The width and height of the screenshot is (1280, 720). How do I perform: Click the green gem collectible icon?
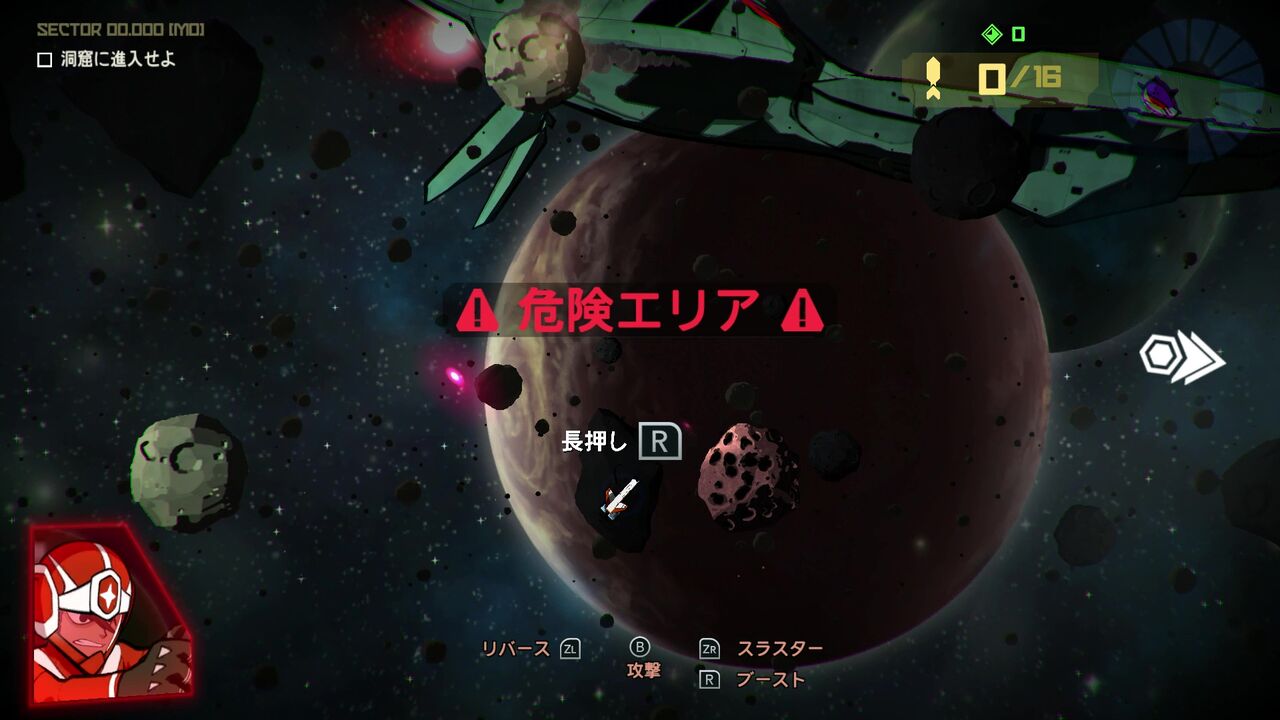[991, 33]
